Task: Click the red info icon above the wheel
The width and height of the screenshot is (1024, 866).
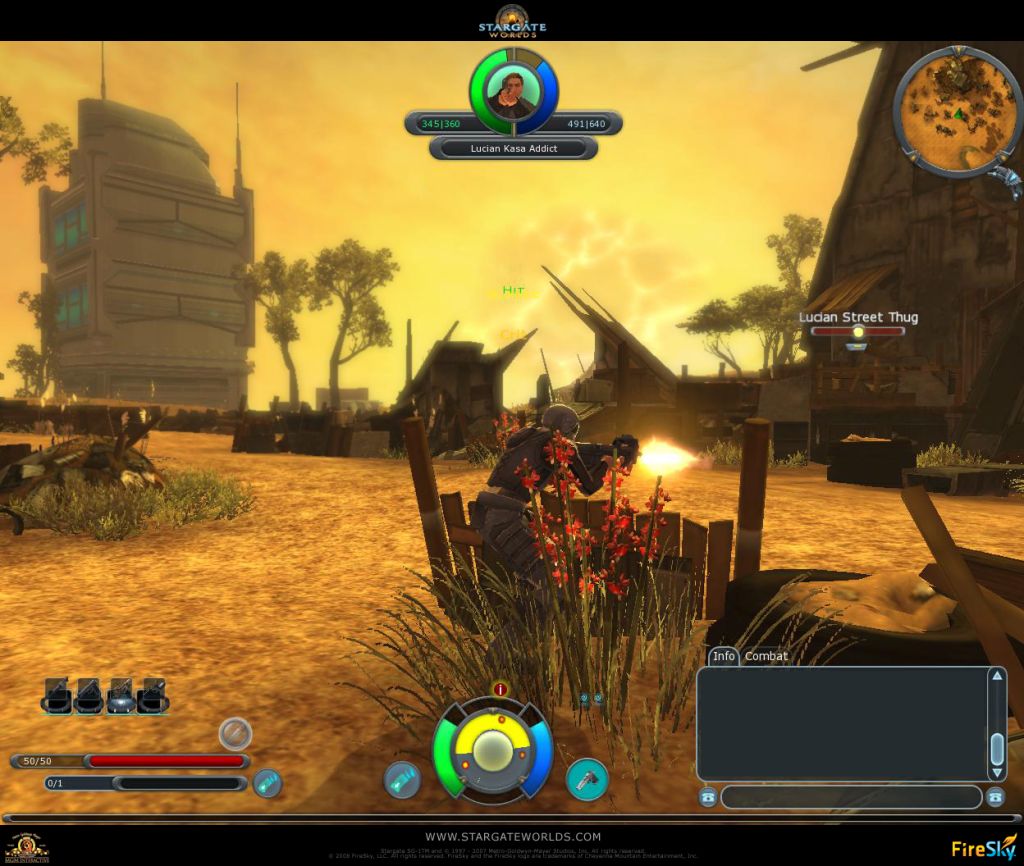Action: tap(501, 689)
